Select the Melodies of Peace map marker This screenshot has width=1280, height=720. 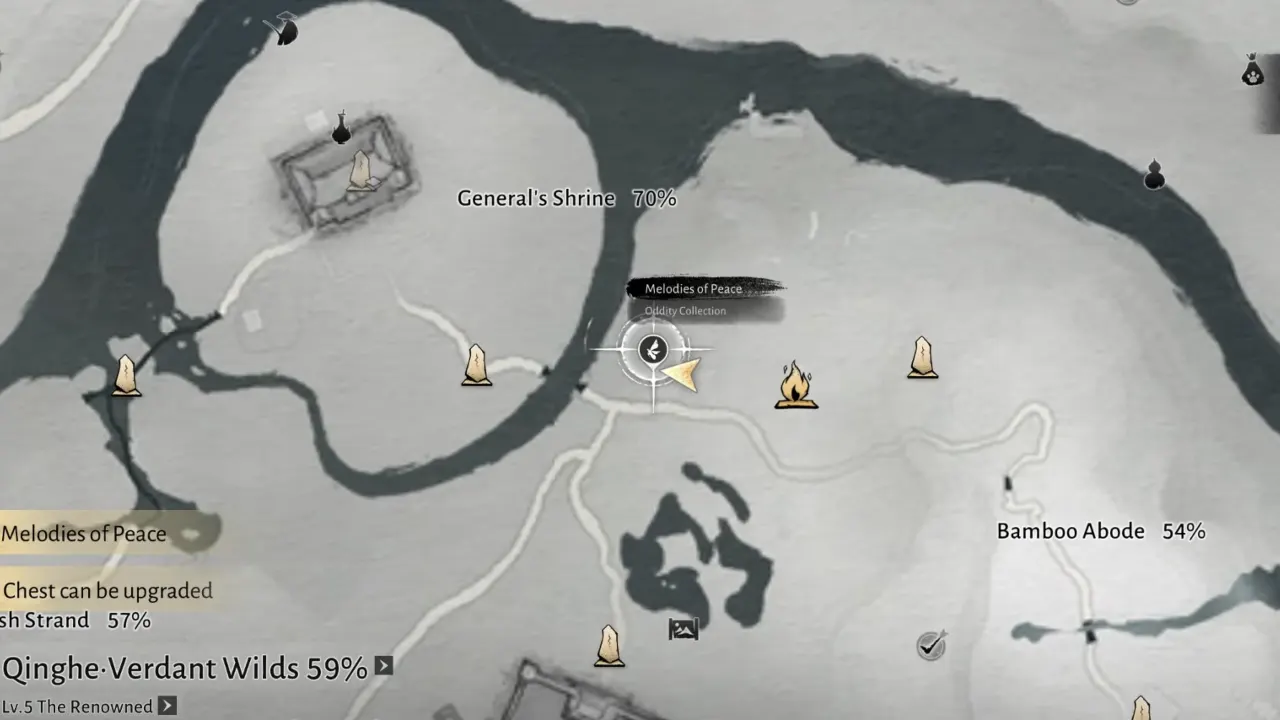point(653,350)
